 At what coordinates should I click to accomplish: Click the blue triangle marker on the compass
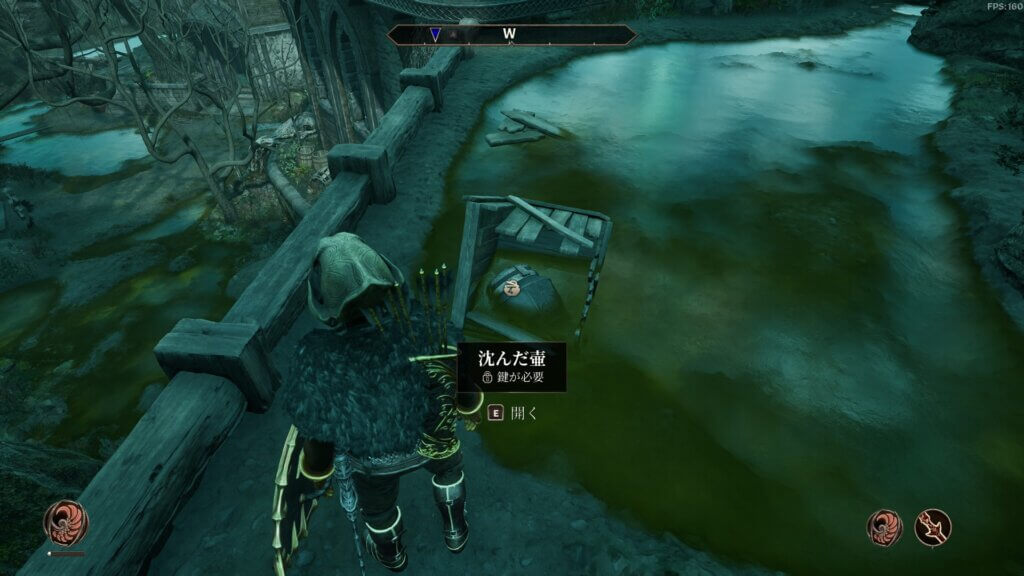click(434, 34)
